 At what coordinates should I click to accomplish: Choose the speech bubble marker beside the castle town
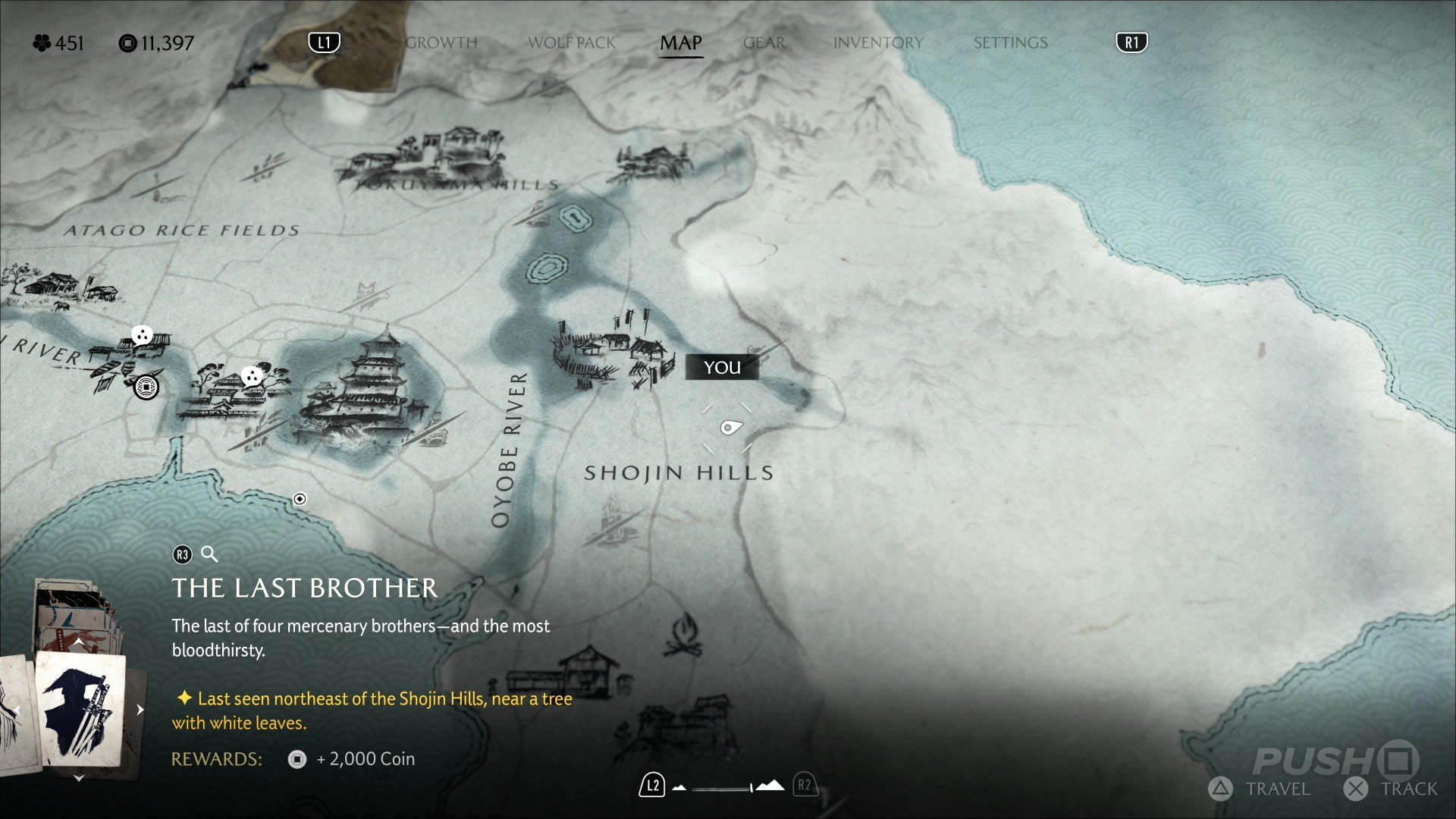(x=251, y=376)
